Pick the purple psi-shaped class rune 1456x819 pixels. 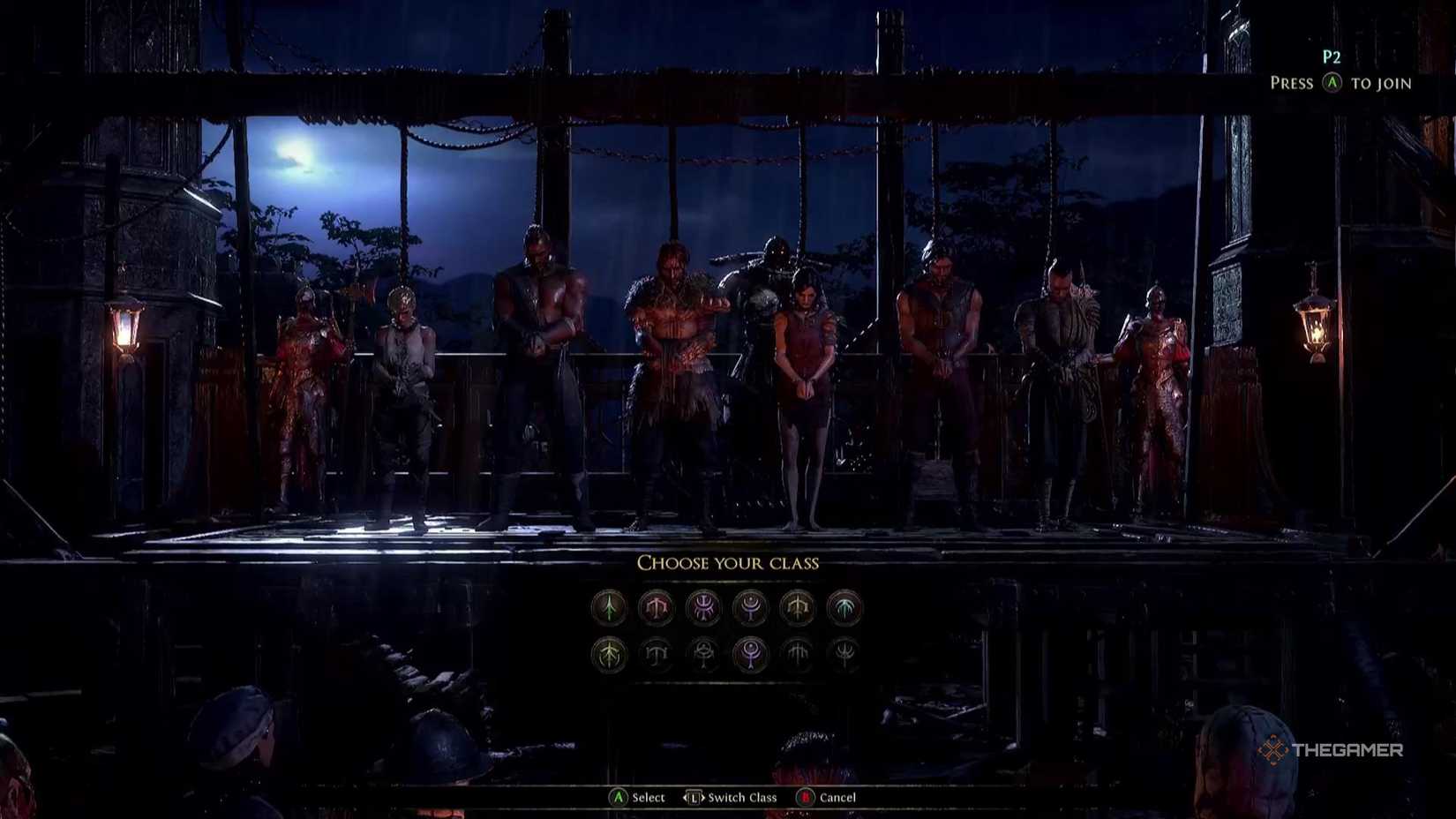pos(702,609)
